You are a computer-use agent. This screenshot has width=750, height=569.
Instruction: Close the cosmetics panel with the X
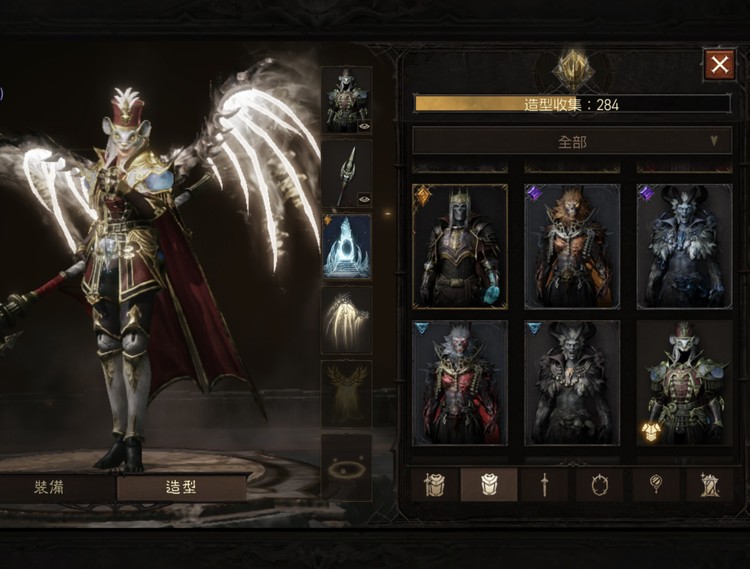(719, 65)
